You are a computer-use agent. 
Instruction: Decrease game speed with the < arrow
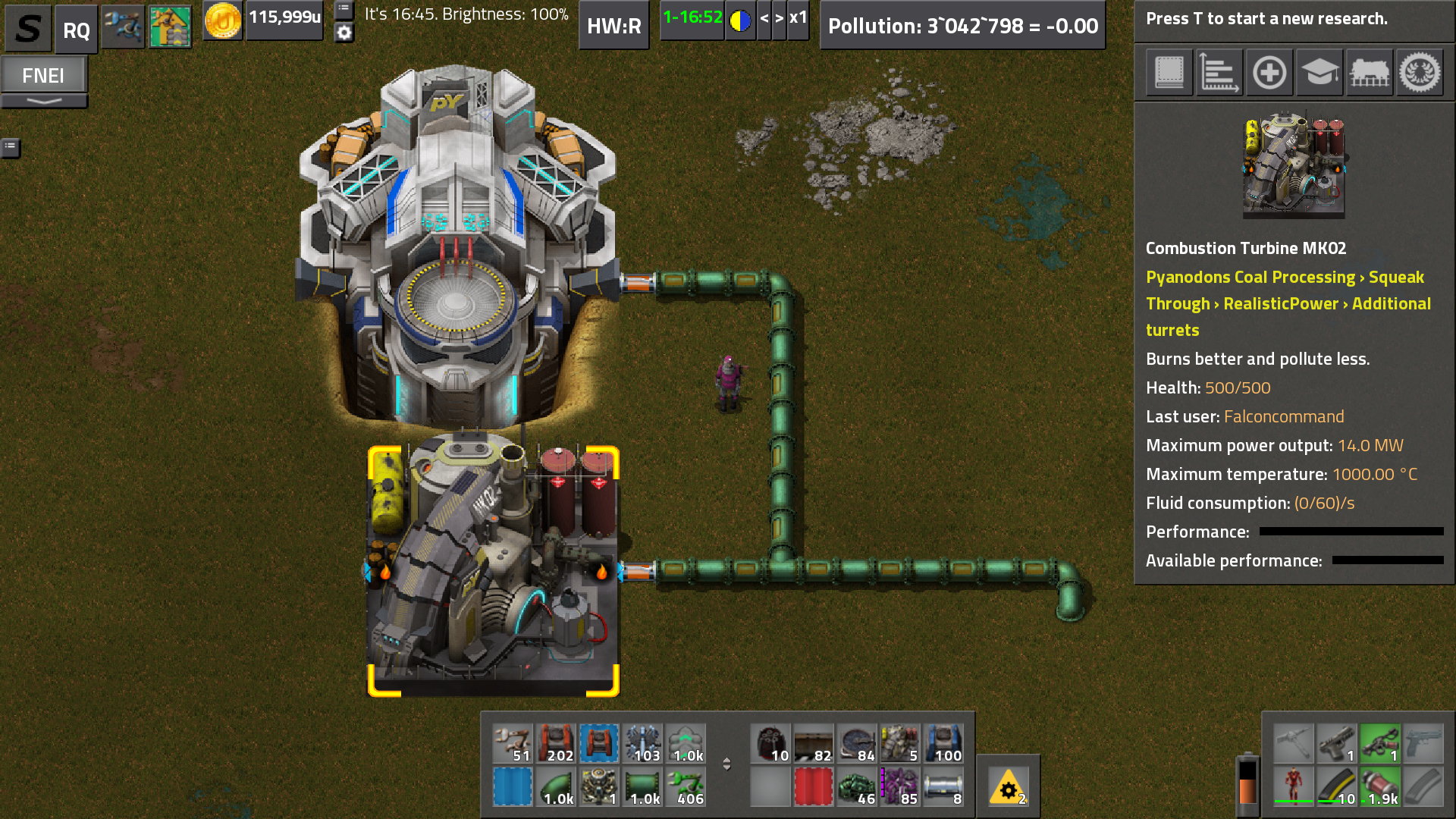tap(764, 18)
